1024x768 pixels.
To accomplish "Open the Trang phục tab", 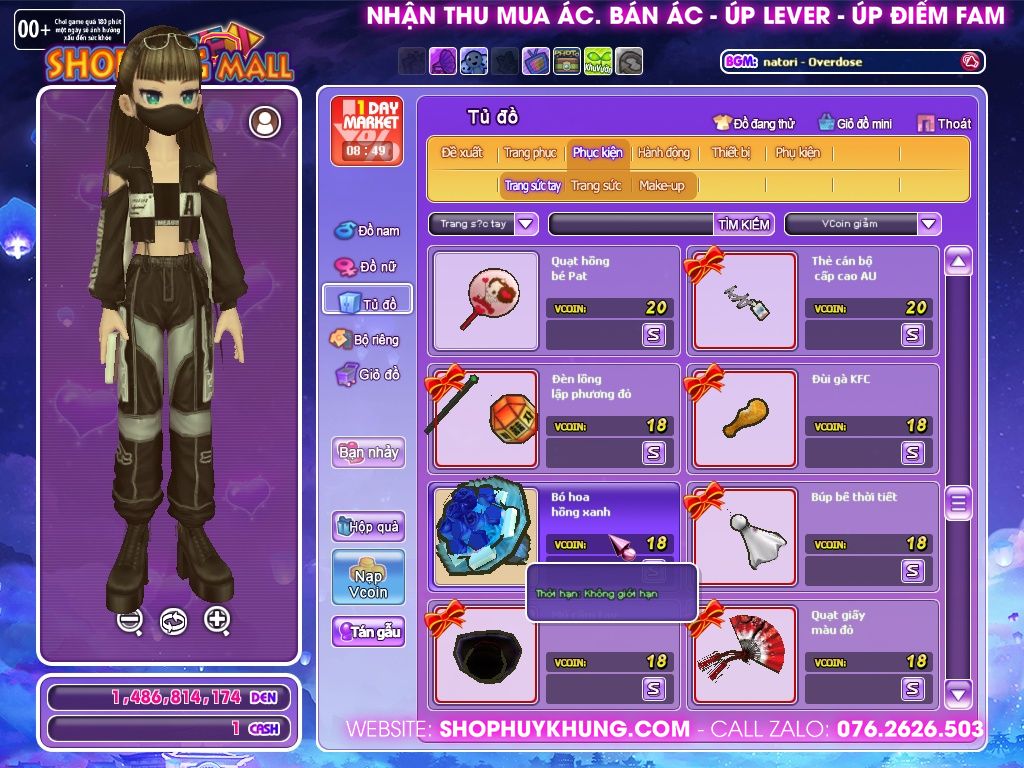I will coord(530,153).
